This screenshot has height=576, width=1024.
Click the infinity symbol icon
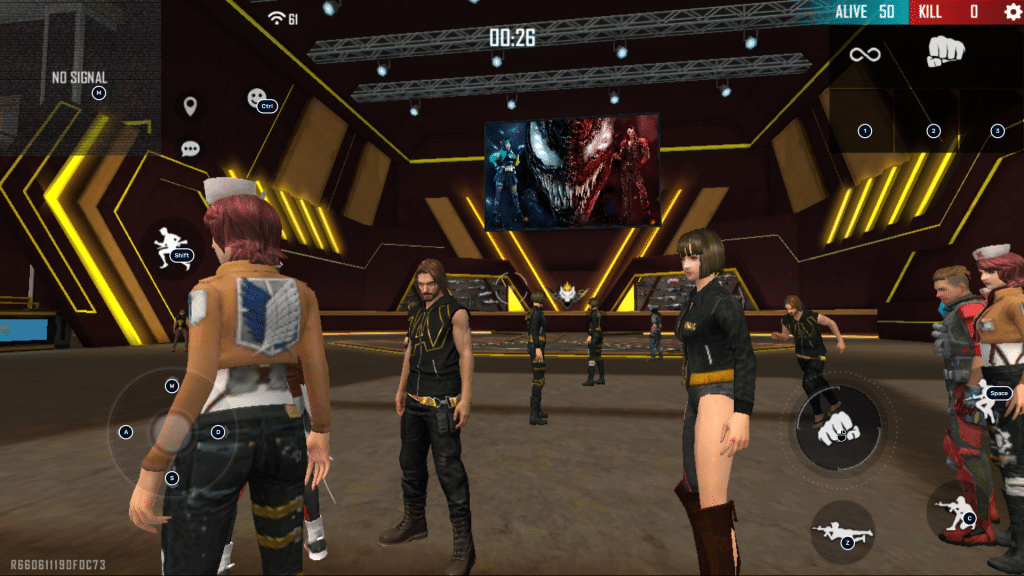coord(863,54)
